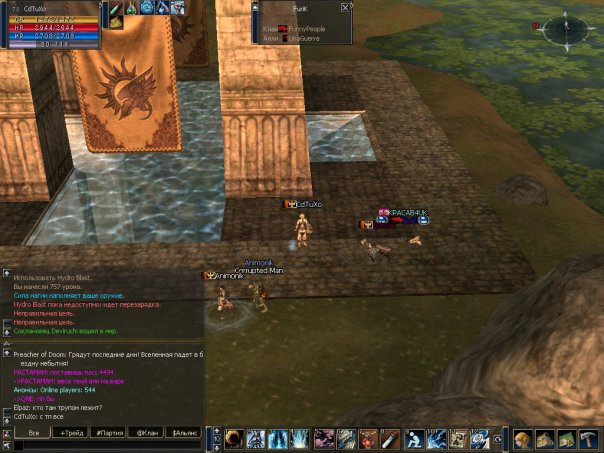Close the Furik target window
The image size is (604, 453).
(345, 7)
